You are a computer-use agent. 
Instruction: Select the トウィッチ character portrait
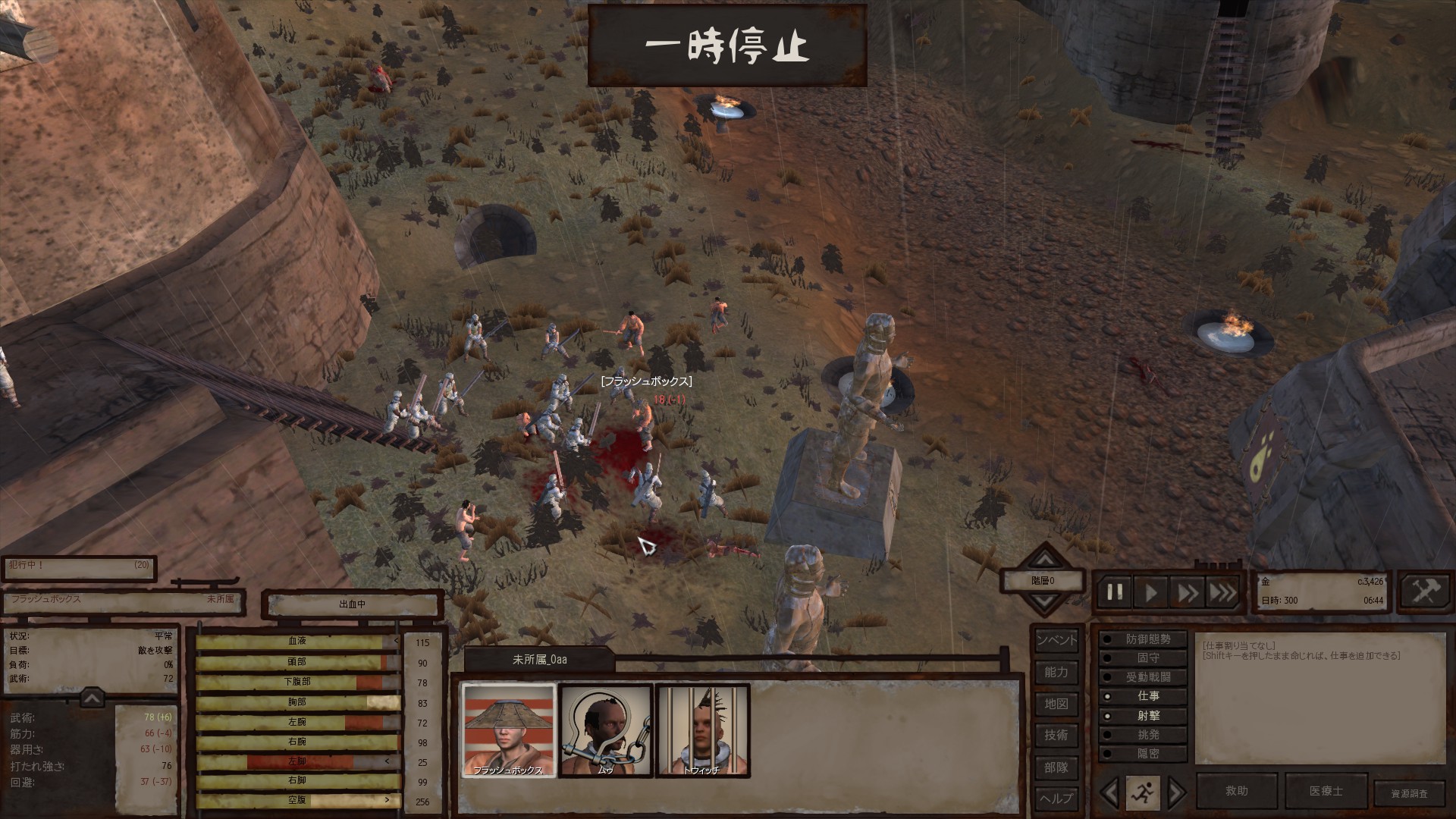click(702, 730)
